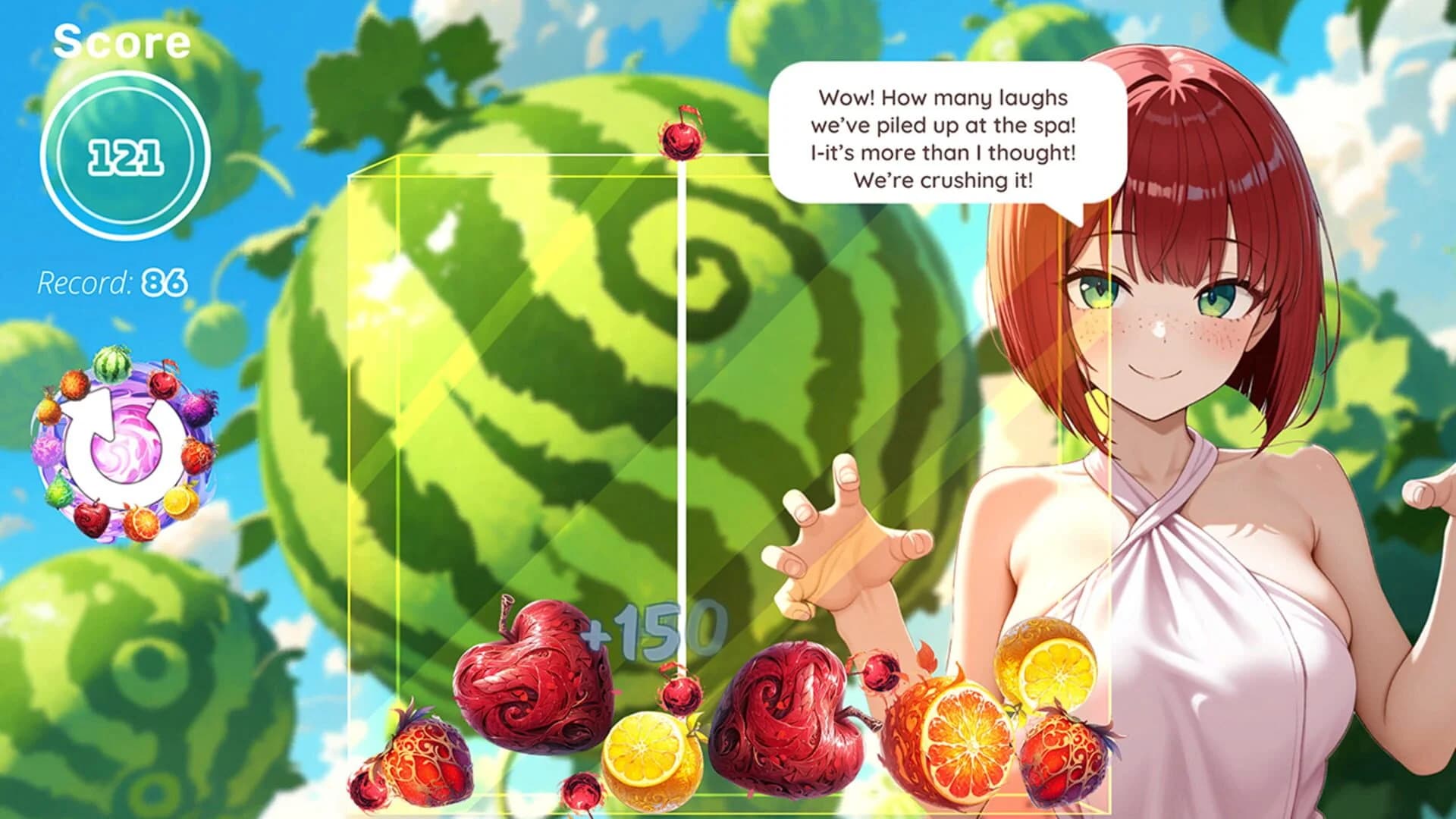Viewport: 1456px width, 819px height.
Task: Click the Record: 86 text
Action: click(112, 281)
